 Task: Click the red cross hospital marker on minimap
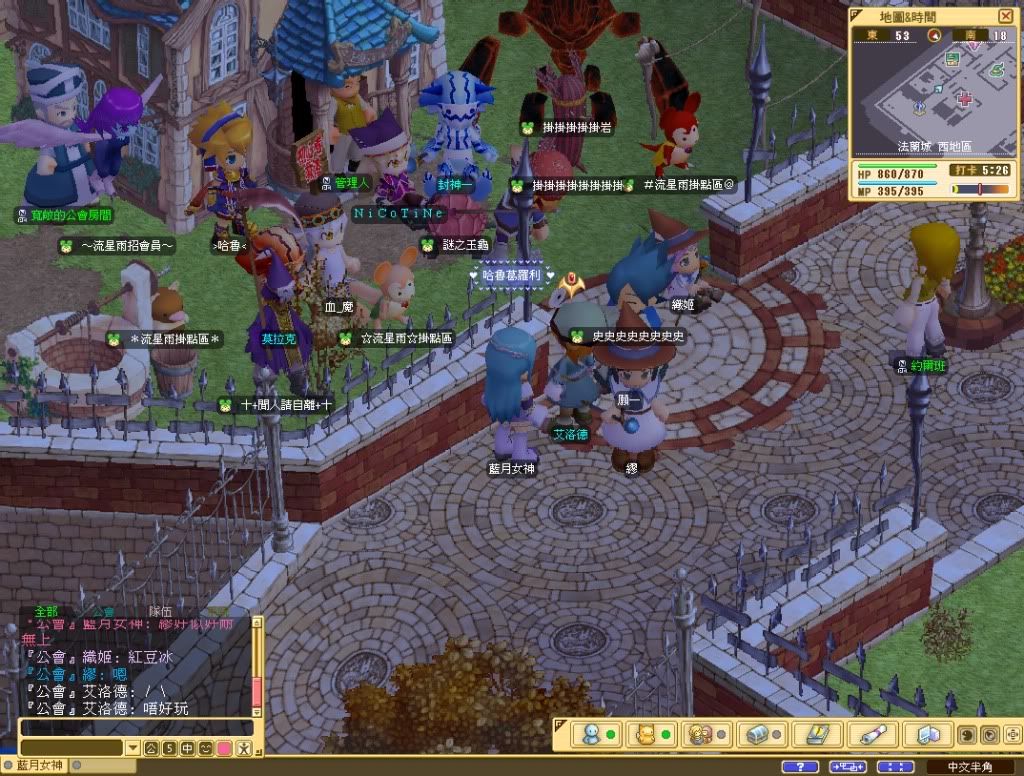[964, 99]
